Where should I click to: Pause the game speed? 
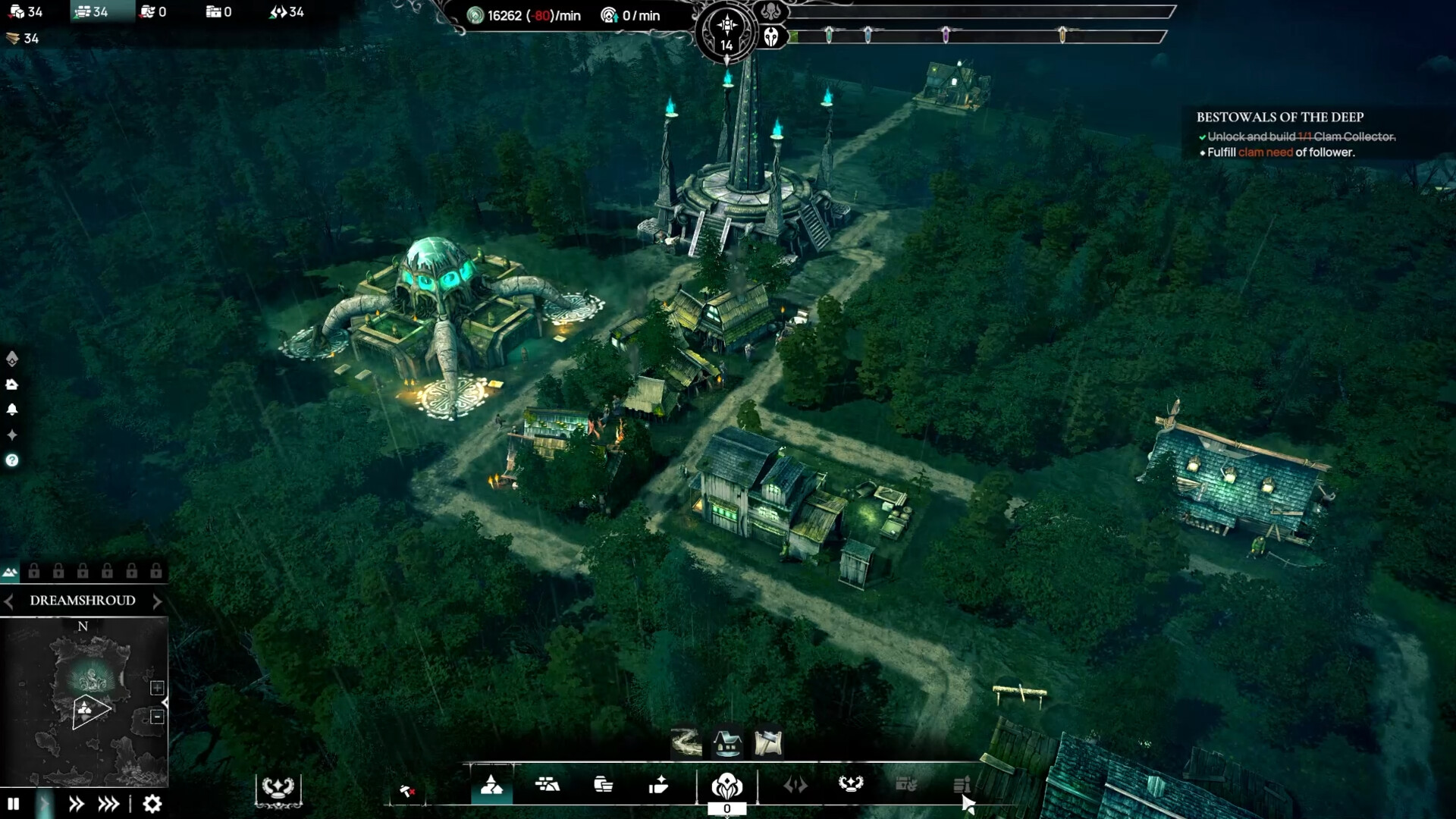tap(13, 804)
